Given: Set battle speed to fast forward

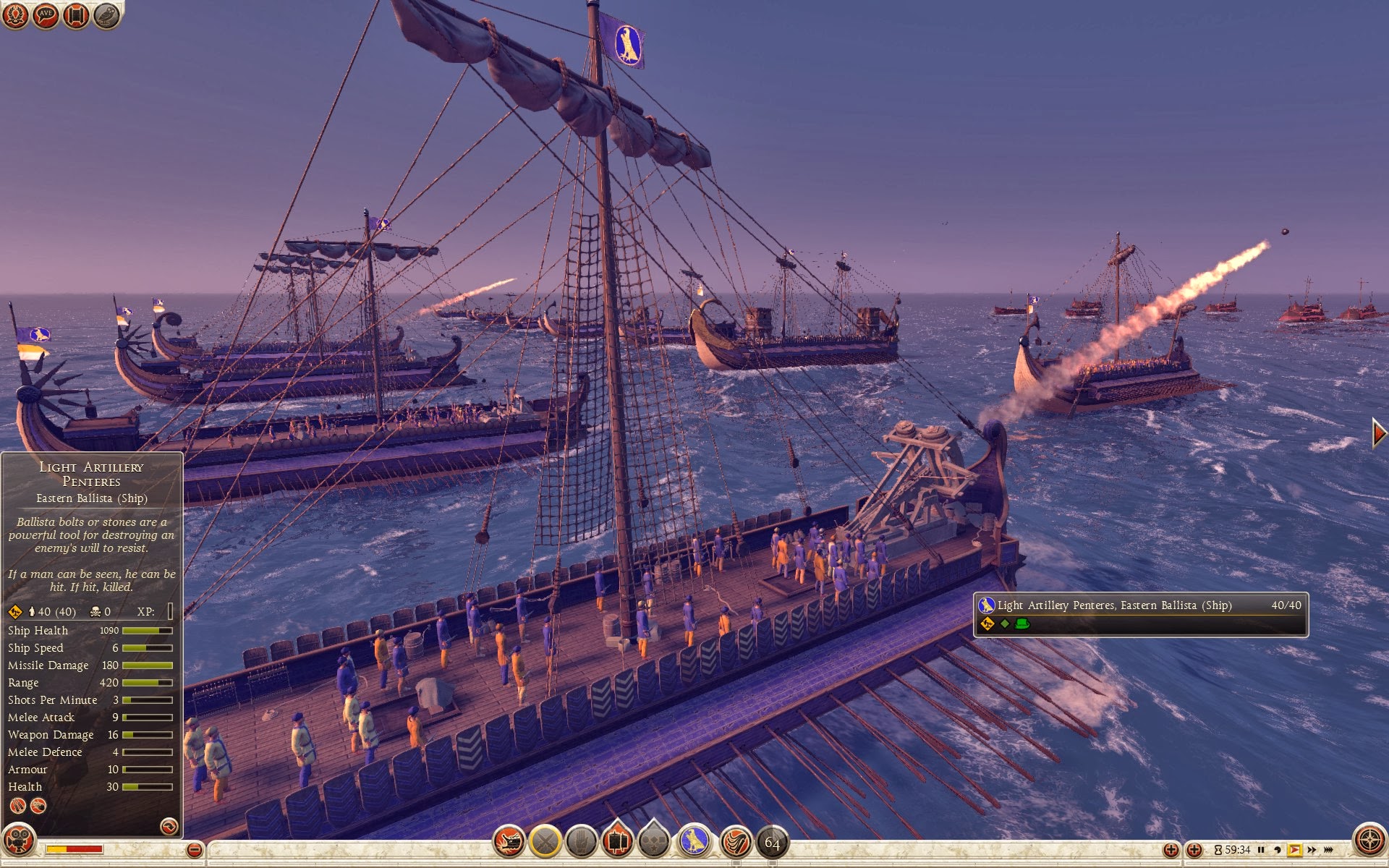Looking at the screenshot, I should click(1312, 850).
